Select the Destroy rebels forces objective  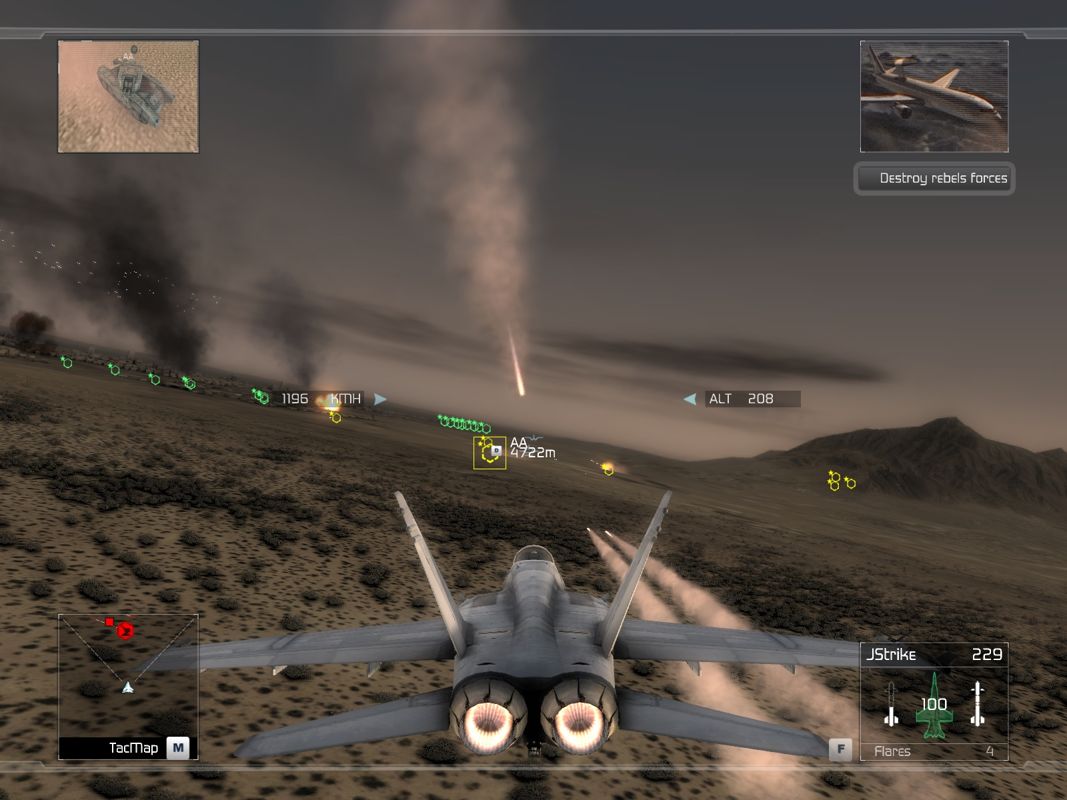(935, 178)
